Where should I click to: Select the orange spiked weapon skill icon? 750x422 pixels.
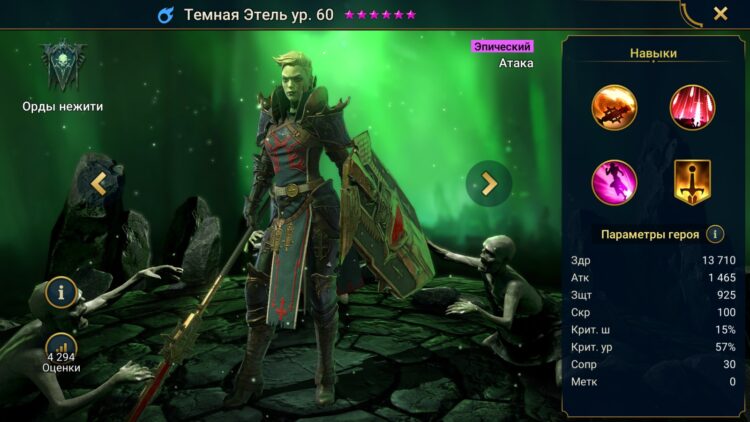pyautogui.click(x=614, y=107)
